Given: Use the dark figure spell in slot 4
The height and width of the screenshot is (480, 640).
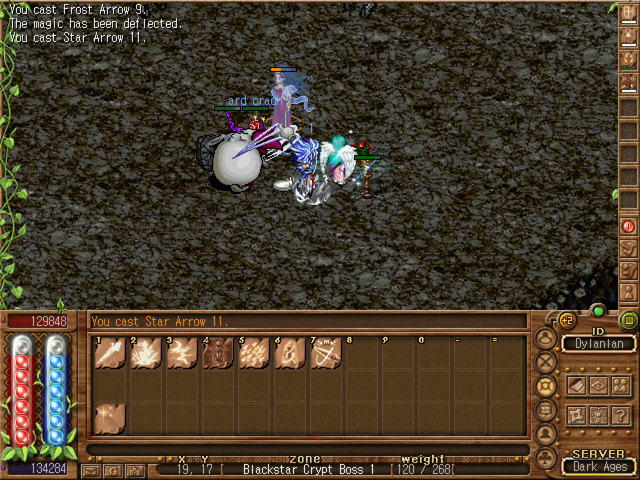Looking at the screenshot, I should pos(218,353).
